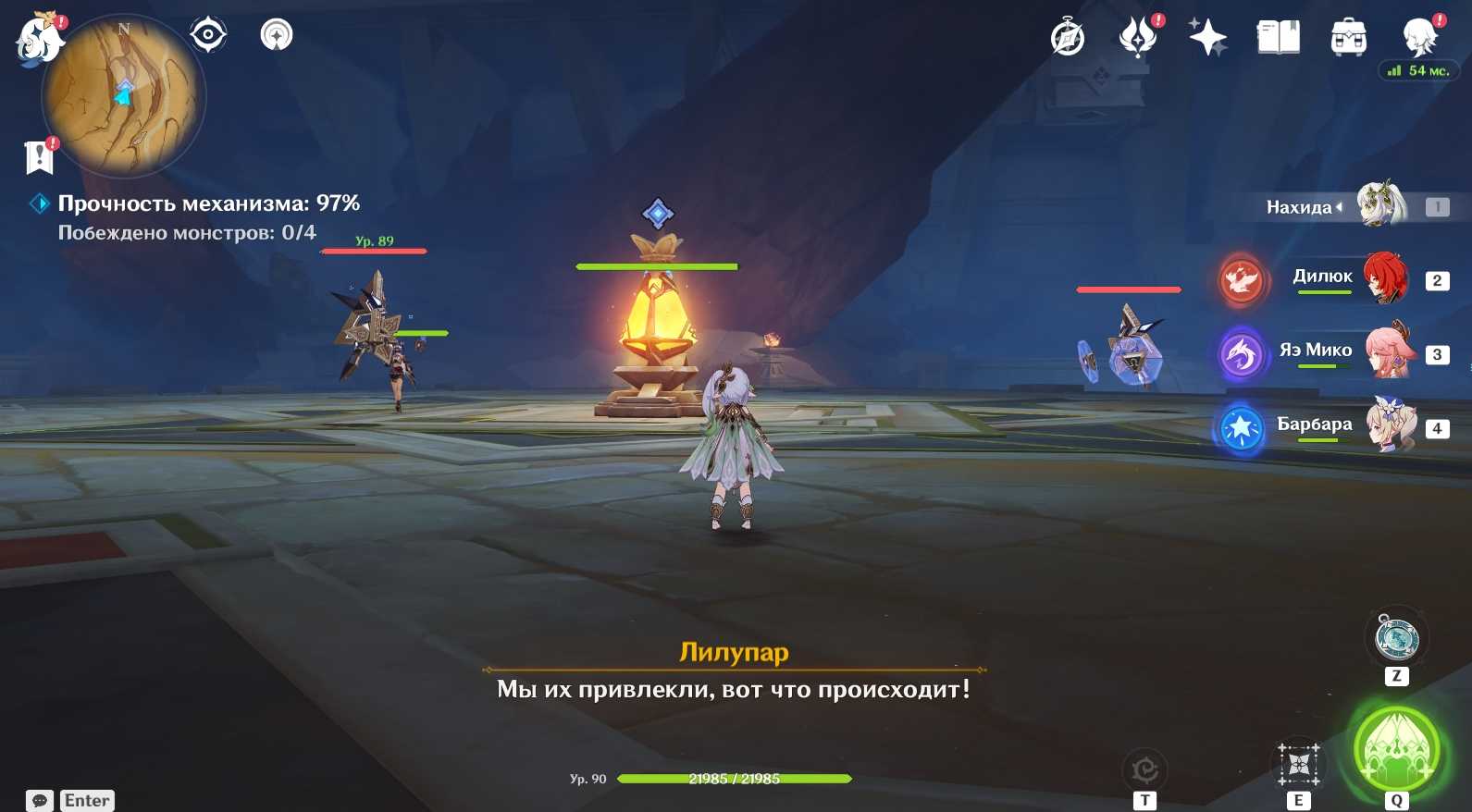
Task: Open the chat speech bubble button
Action: tap(40, 800)
